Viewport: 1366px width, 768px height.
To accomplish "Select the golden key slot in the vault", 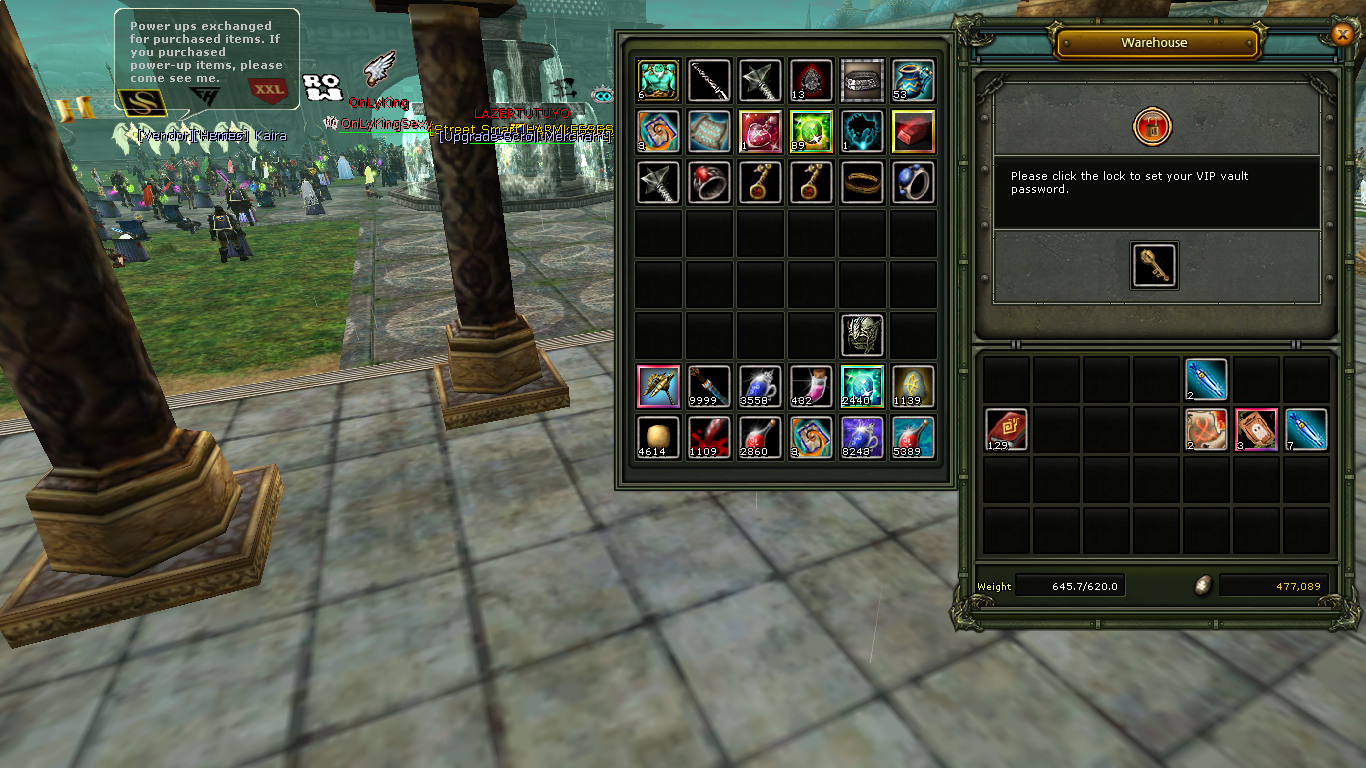I will pyautogui.click(x=1154, y=265).
